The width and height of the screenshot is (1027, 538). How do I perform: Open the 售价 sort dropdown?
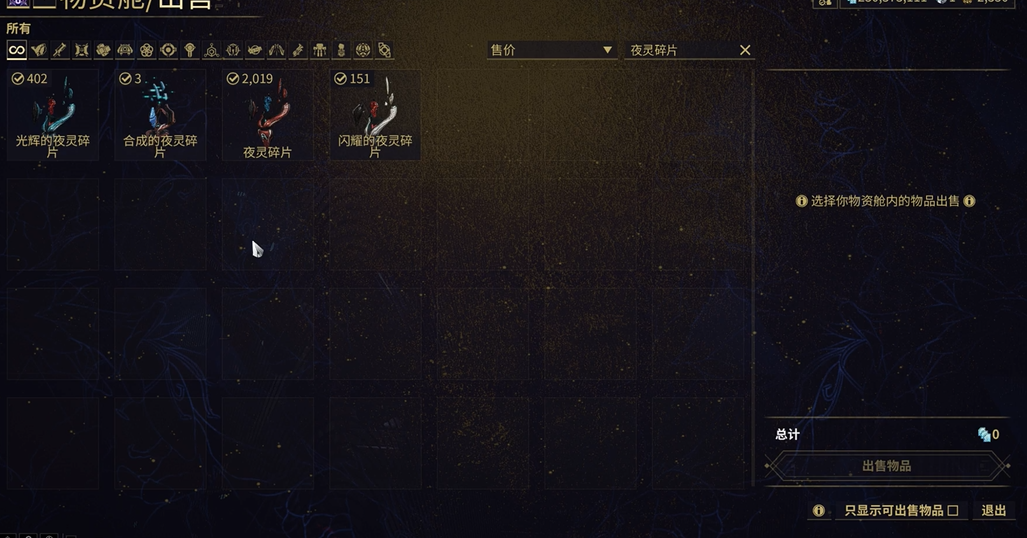[x=551, y=50]
